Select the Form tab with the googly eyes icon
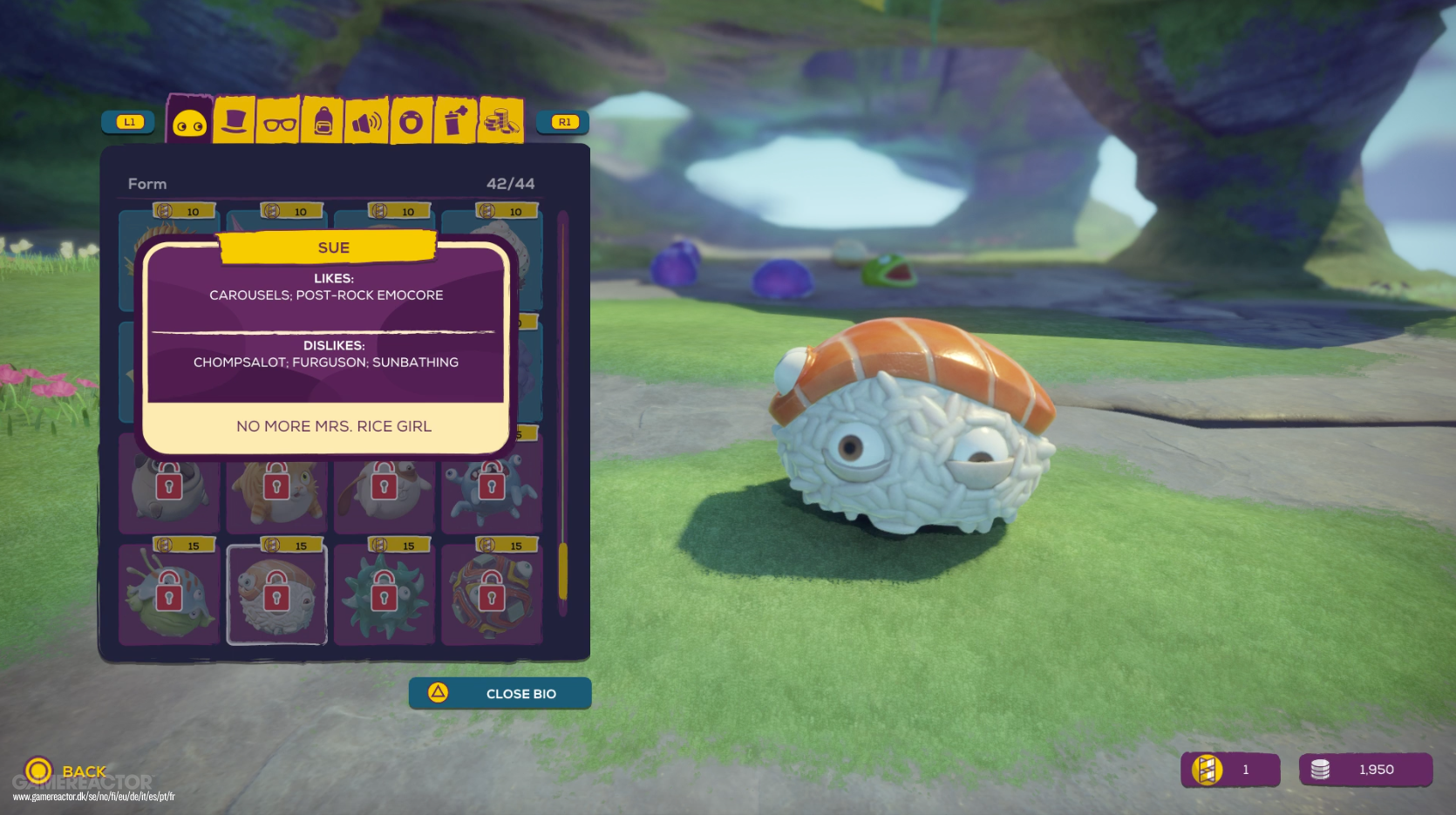The width and height of the screenshot is (1456, 815). click(188, 122)
